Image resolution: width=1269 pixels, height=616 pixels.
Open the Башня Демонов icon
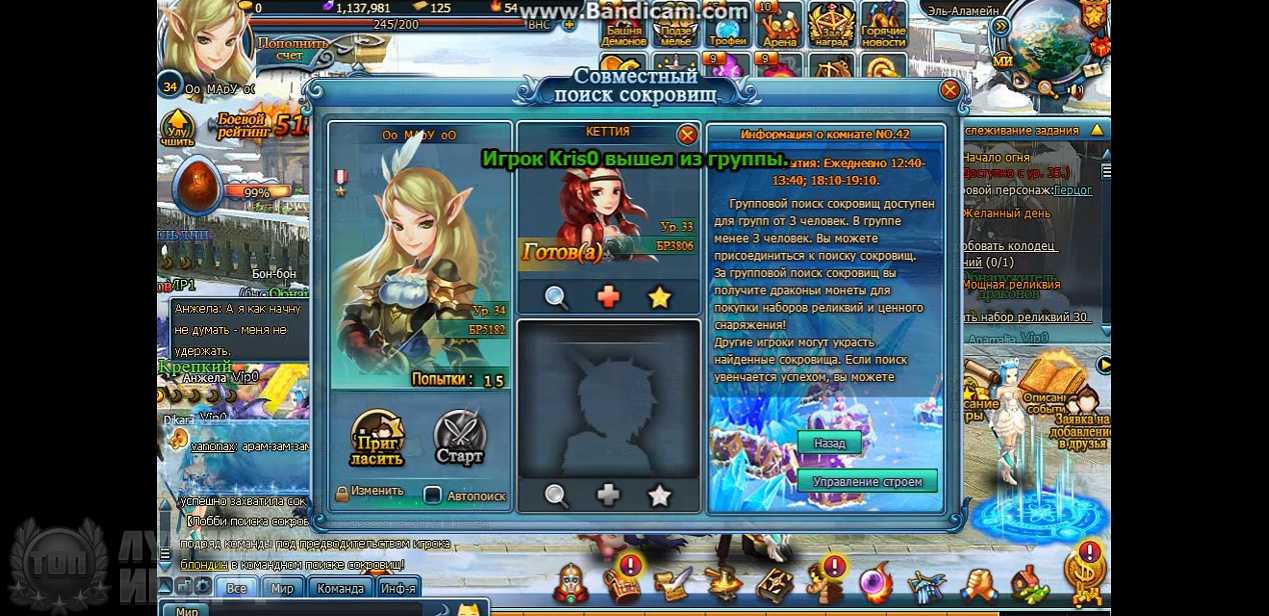[x=623, y=25]
